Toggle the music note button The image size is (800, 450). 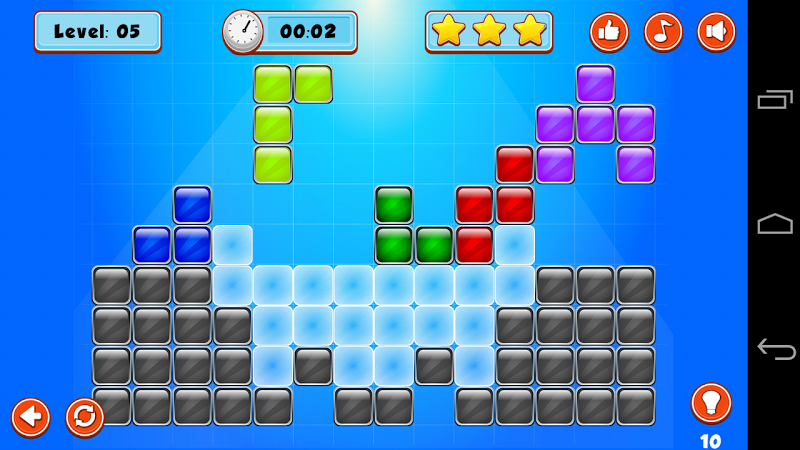click(663, 32)
